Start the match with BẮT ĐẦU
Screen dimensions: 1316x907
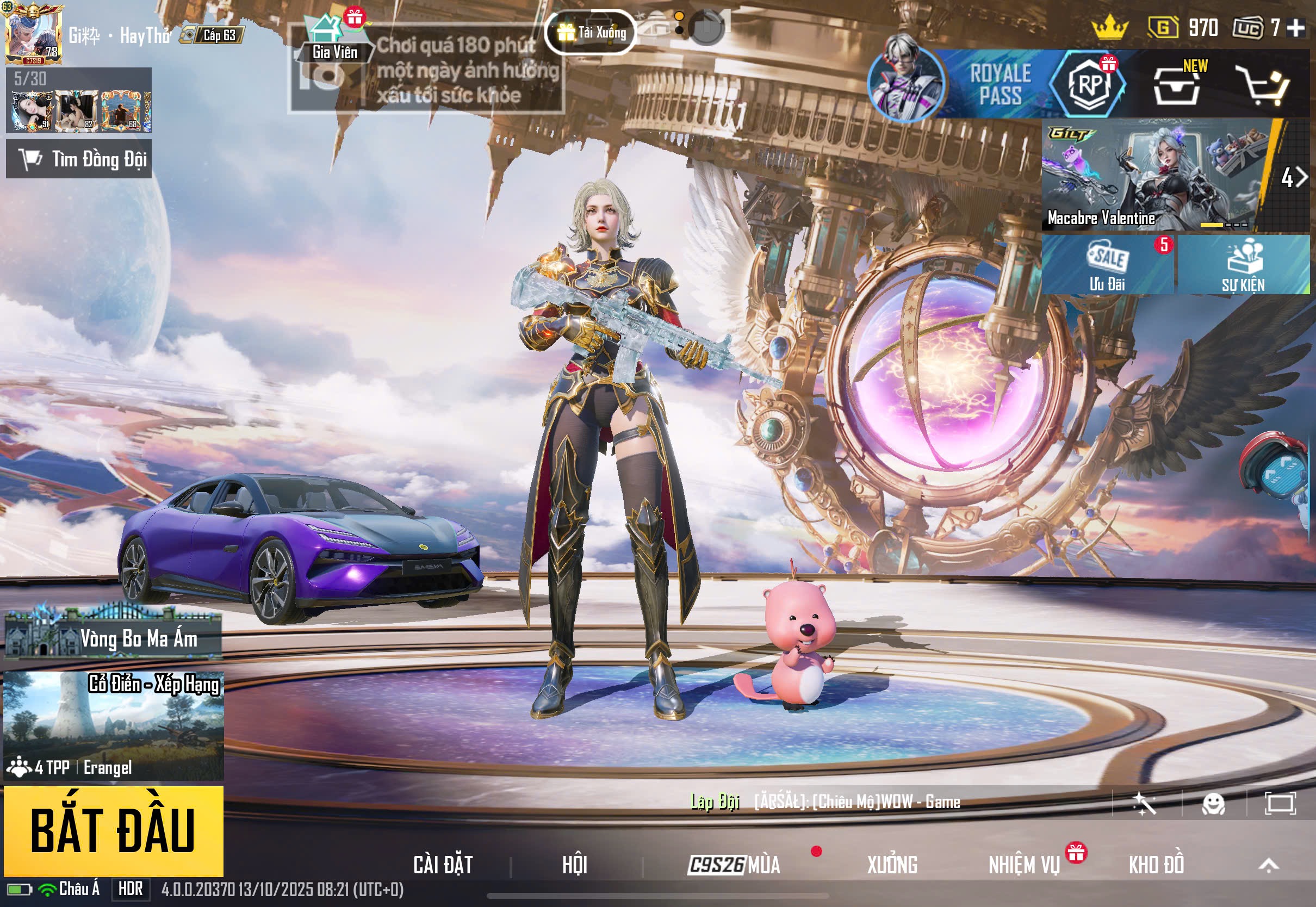click(113, 830)
